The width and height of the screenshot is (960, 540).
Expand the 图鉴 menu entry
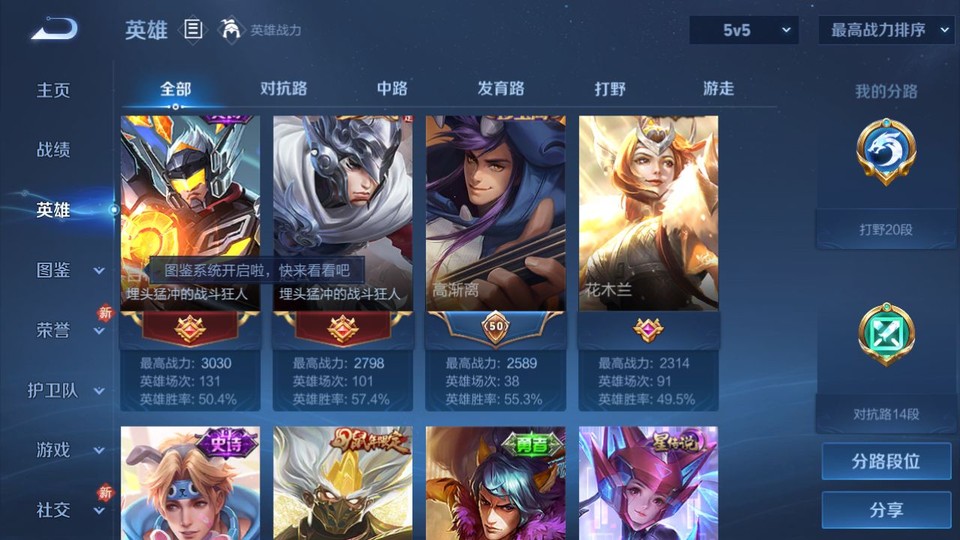(x=68, y=270)
